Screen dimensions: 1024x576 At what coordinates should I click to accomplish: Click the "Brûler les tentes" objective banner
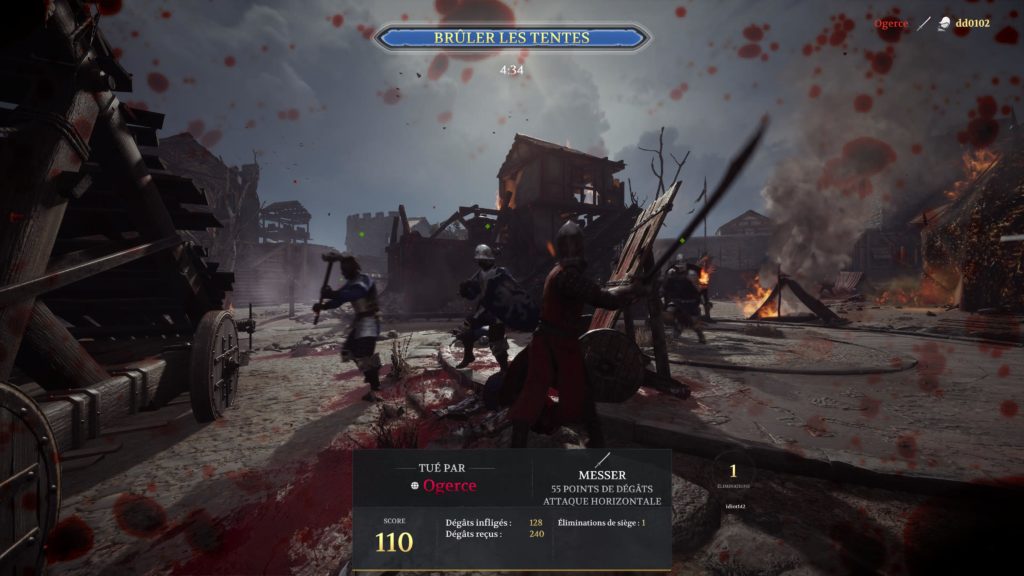tap(511, 38)
